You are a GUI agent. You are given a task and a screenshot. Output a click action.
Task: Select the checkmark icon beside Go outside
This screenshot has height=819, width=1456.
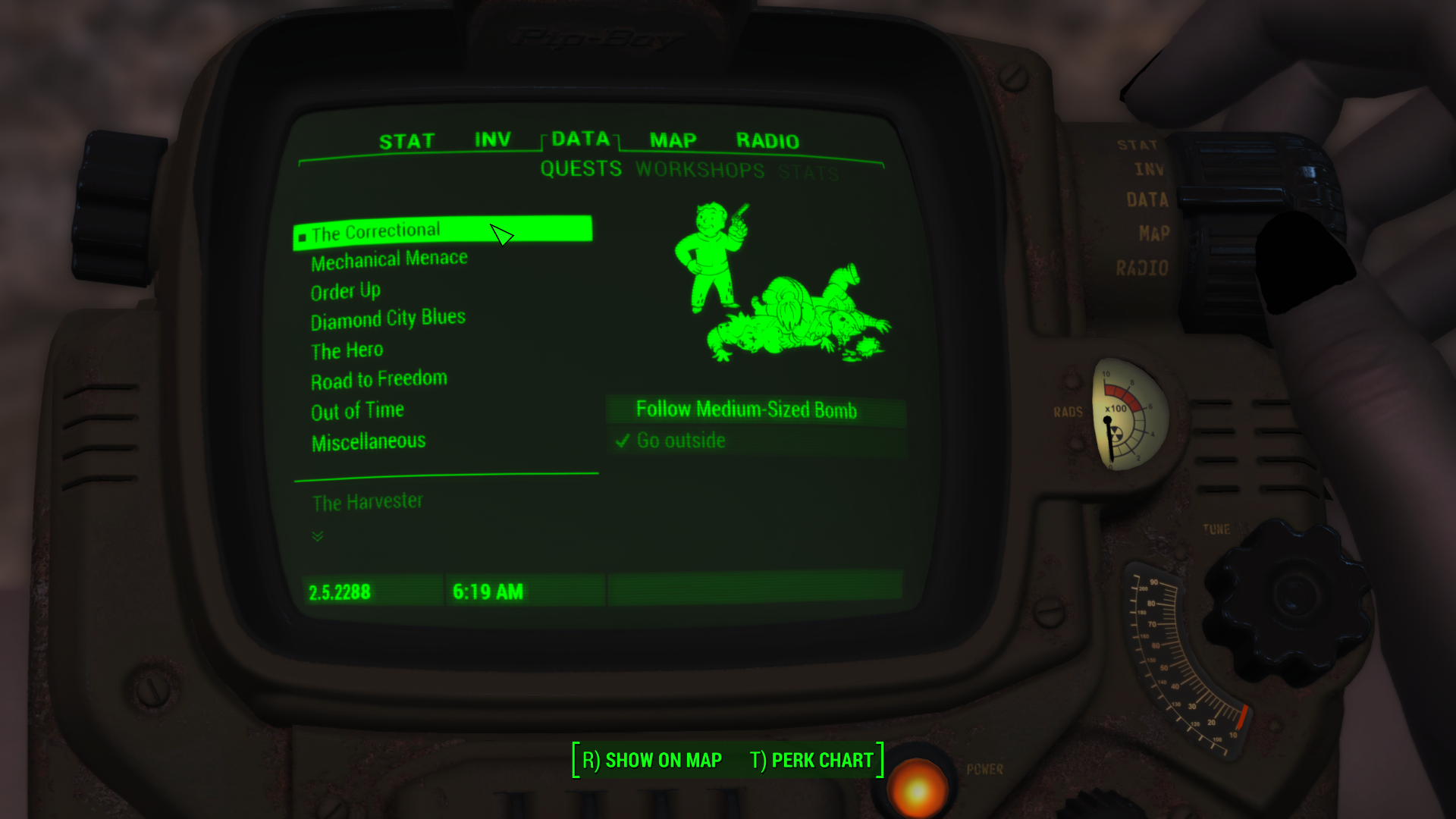point(623,440)
